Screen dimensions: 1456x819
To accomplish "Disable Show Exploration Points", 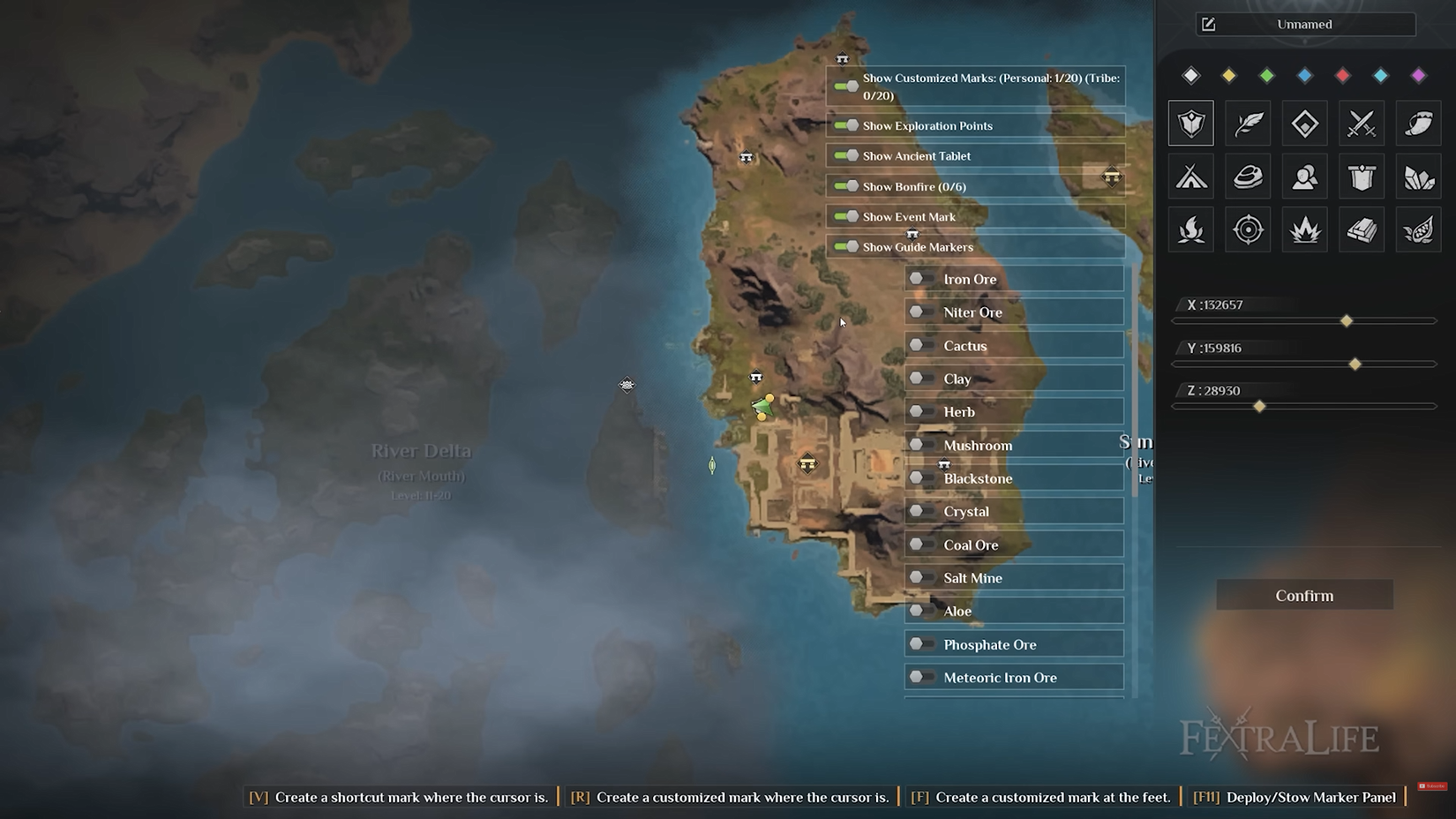I will (845, 125).
